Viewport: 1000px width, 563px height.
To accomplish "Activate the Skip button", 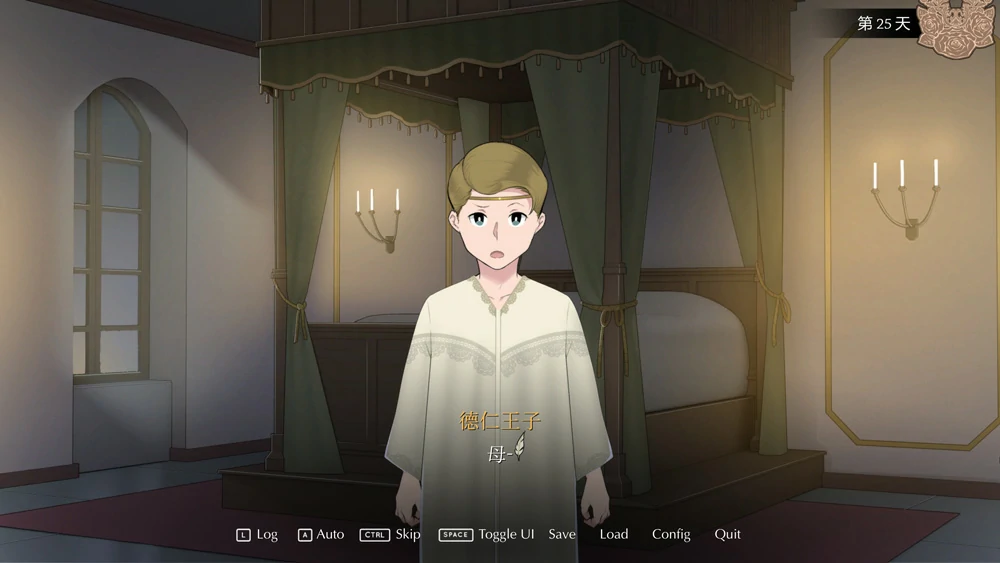I will coord(391,534).
